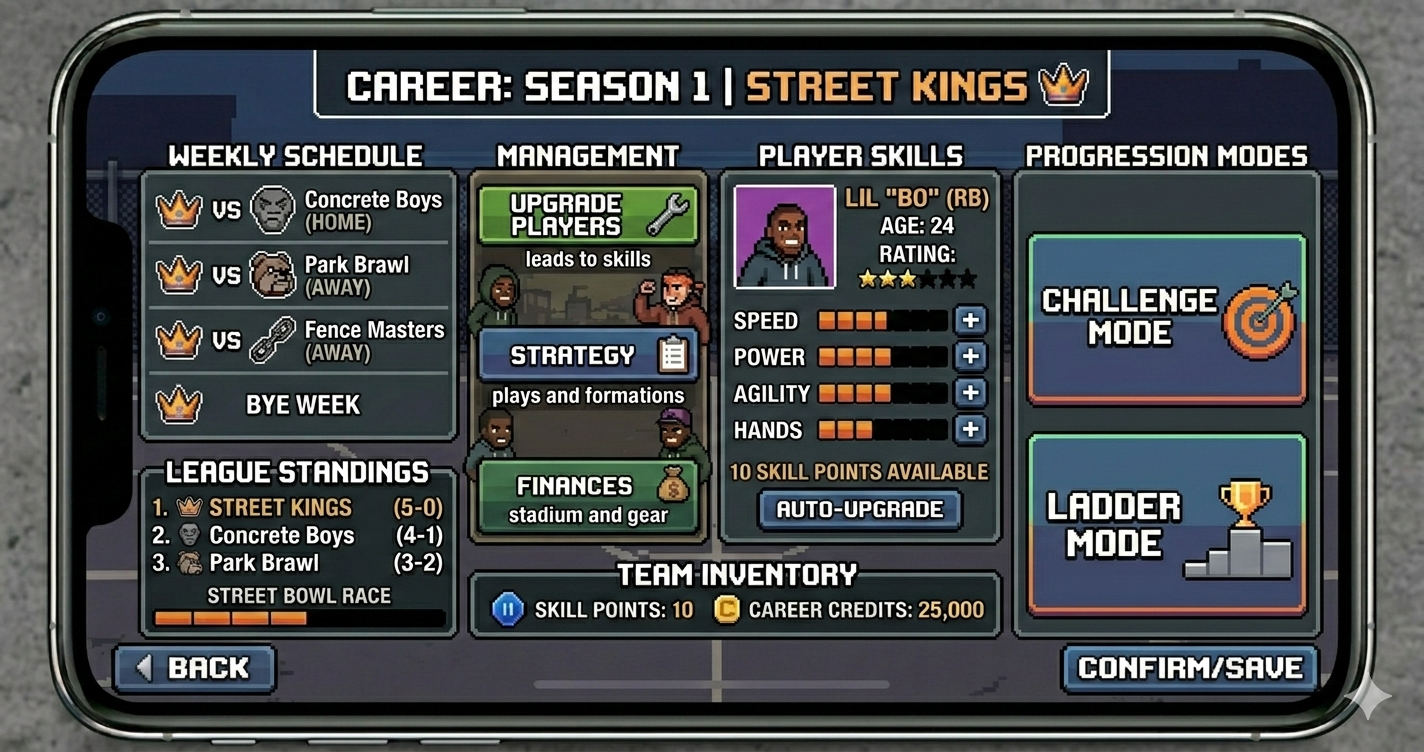The width and height of the screenshot is (1424, 752).
Task: Open the Team Inventory section
Action: [735, 574]
